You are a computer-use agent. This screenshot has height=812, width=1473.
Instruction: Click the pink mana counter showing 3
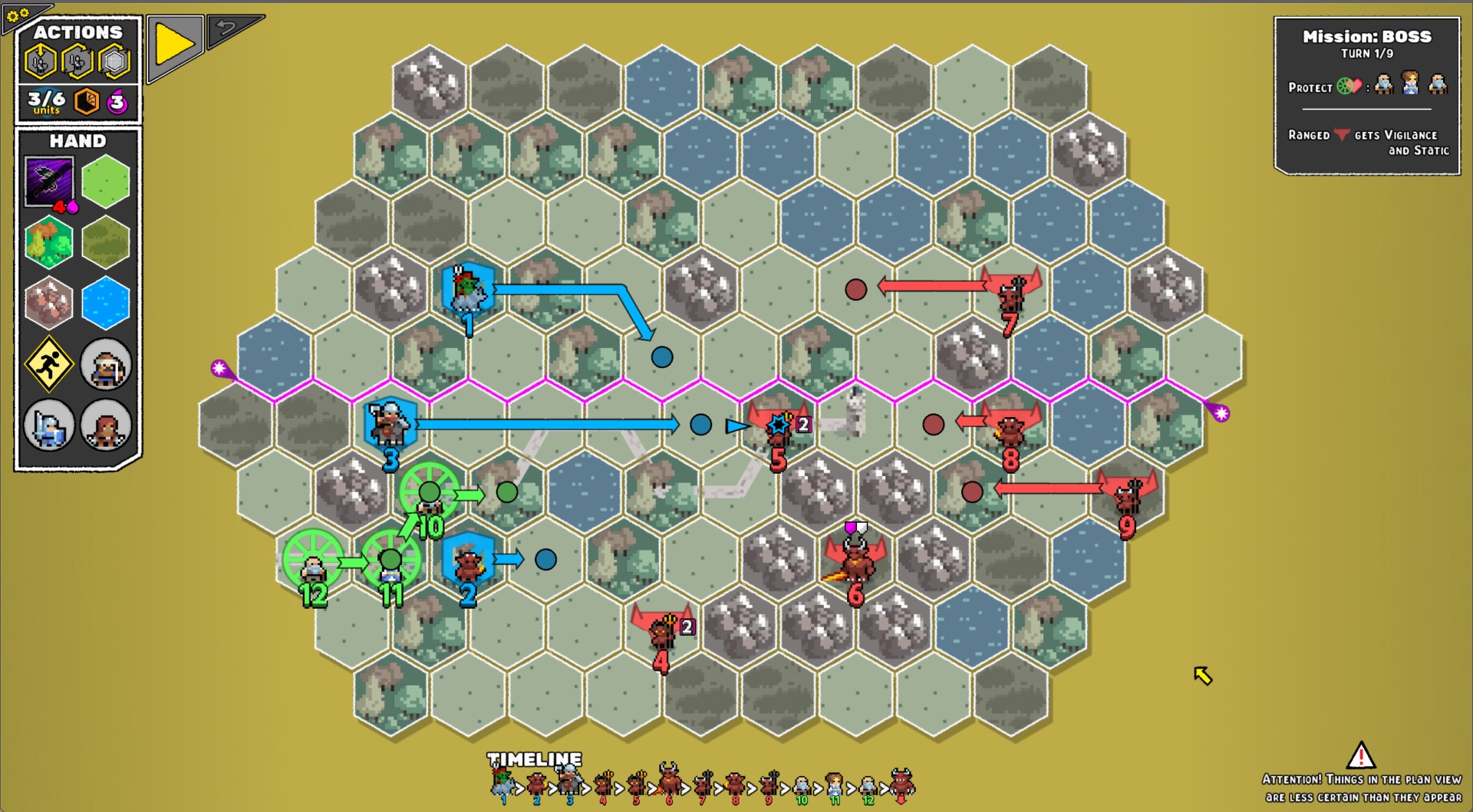point(117,102)
